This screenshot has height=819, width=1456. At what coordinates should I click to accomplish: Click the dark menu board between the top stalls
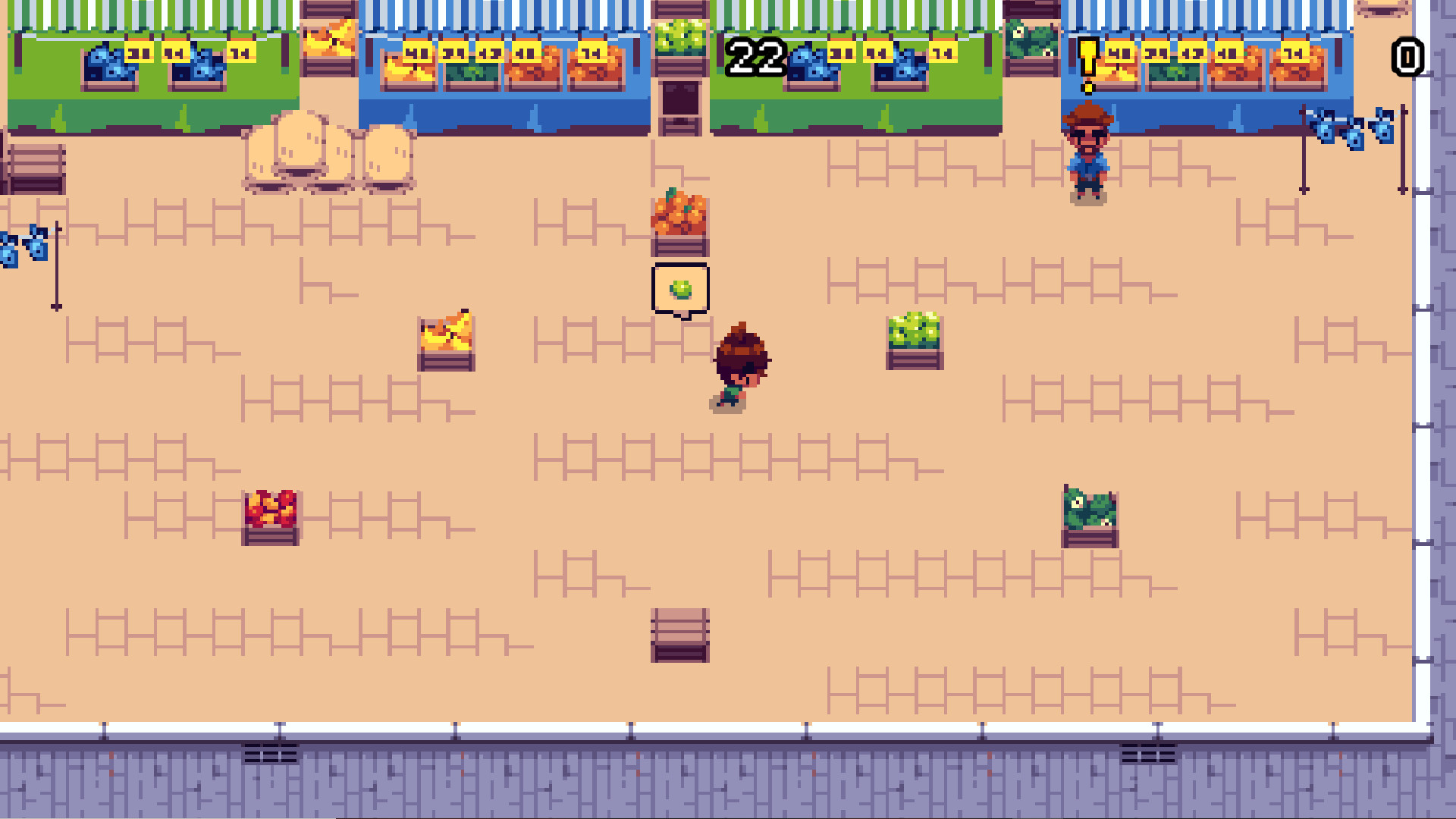tap(681, 99)
